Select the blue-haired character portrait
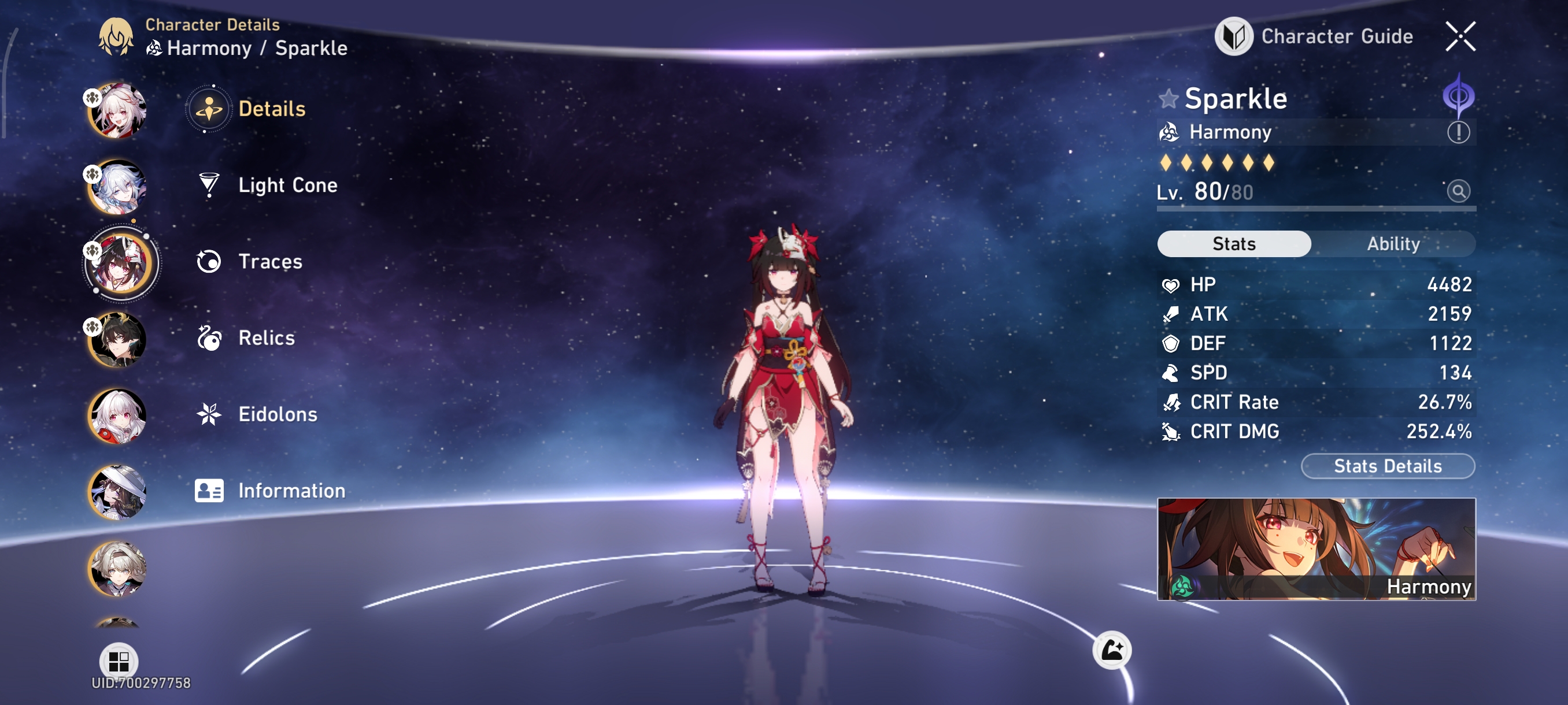 118,187
